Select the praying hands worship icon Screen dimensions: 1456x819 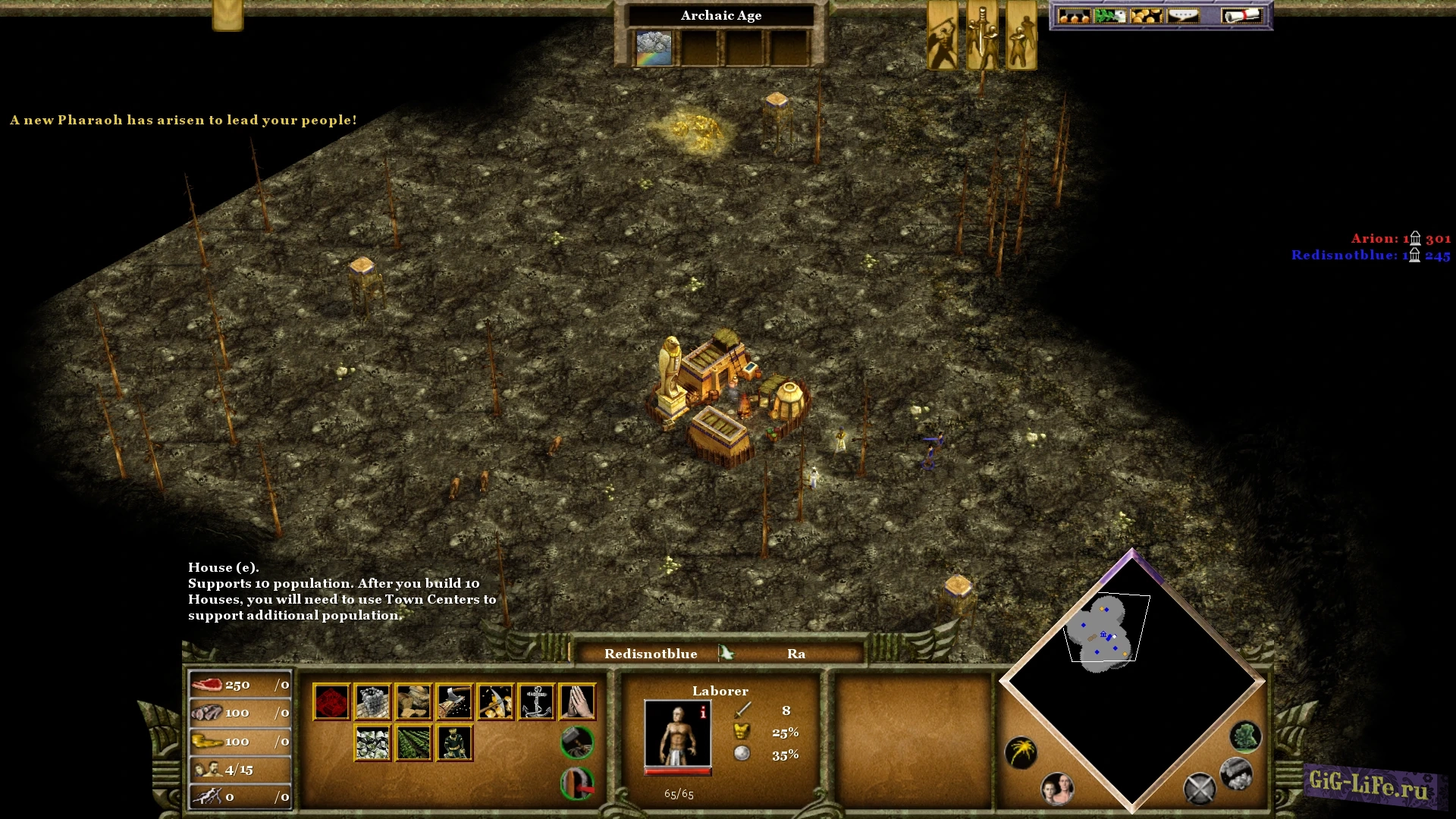576,702
